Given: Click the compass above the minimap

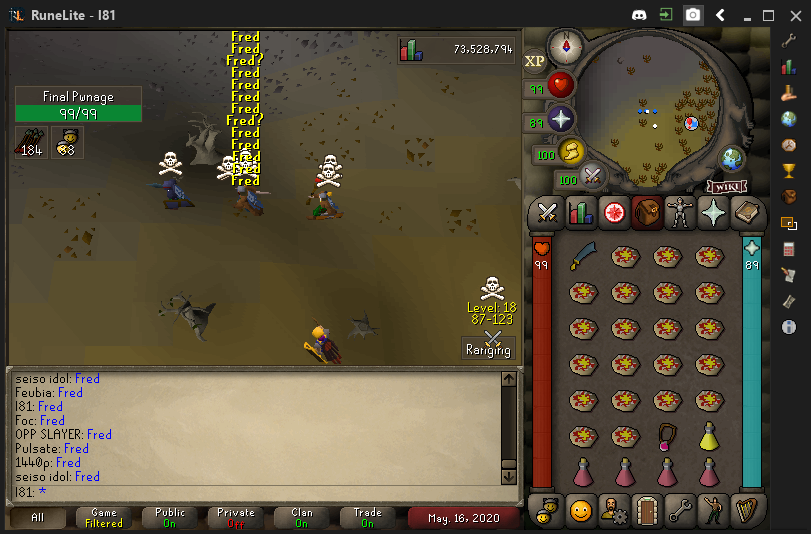Looking at the screenshot, I should pos(565,46).
